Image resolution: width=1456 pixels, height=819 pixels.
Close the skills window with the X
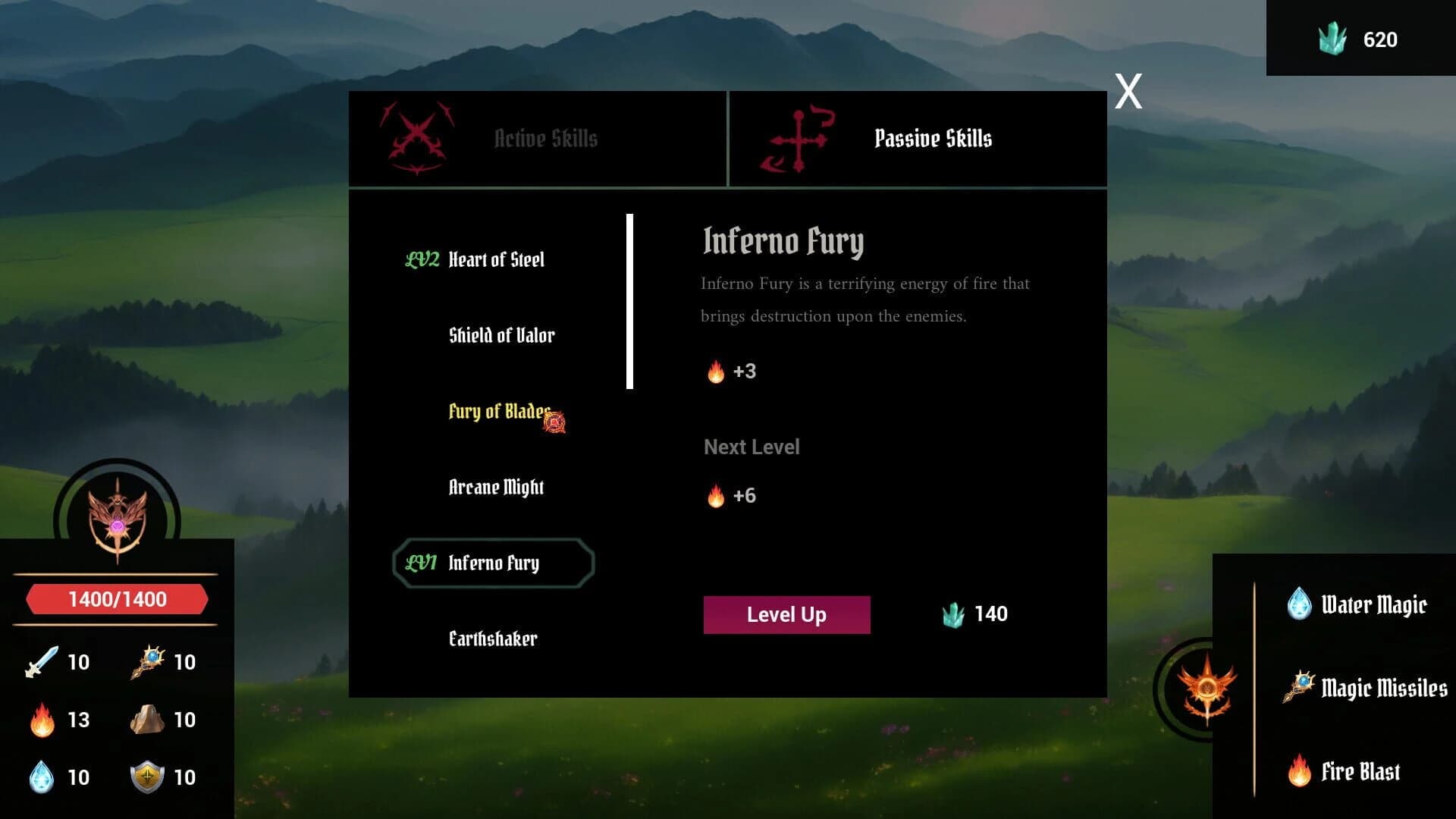coord(1127,90)
